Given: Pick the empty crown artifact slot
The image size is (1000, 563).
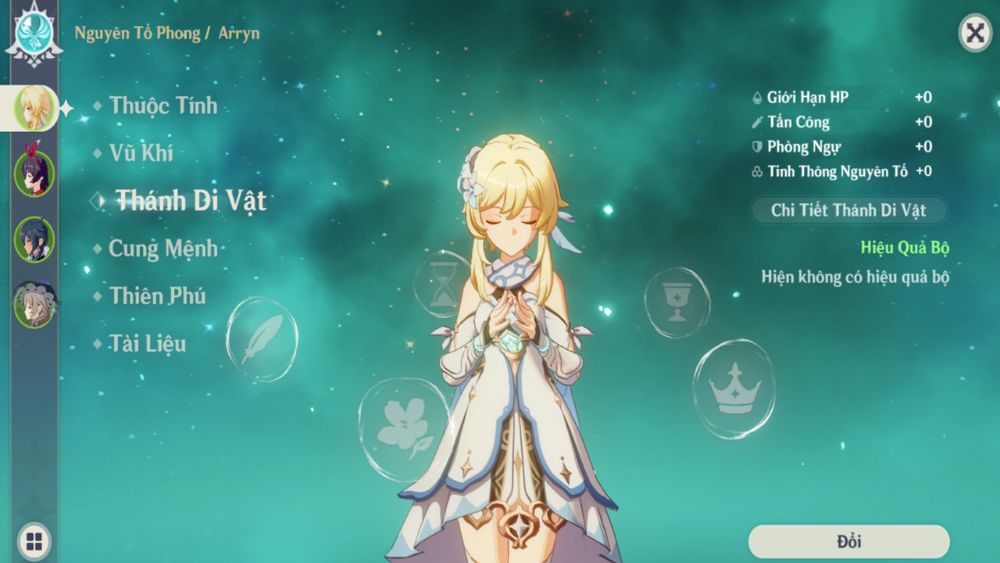Looking at the screenshot, I should 733,388.
